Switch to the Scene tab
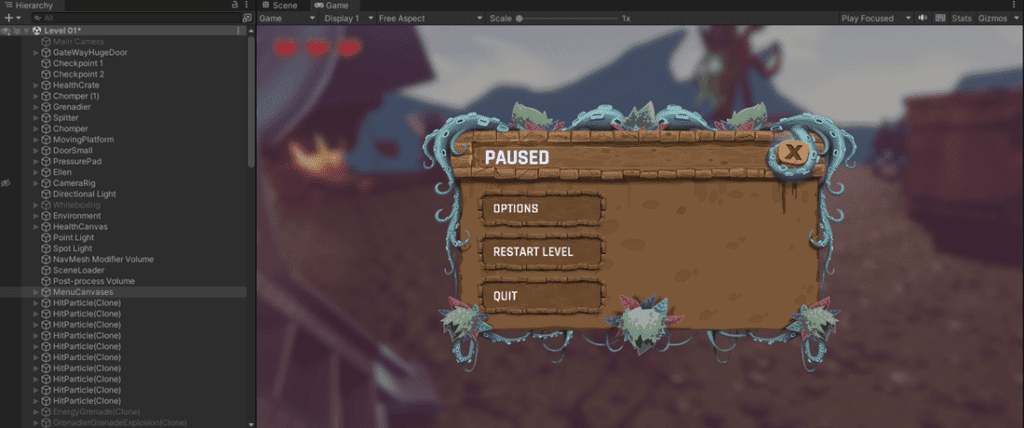This screenshot has height=428, width=1024. (279, 6)
